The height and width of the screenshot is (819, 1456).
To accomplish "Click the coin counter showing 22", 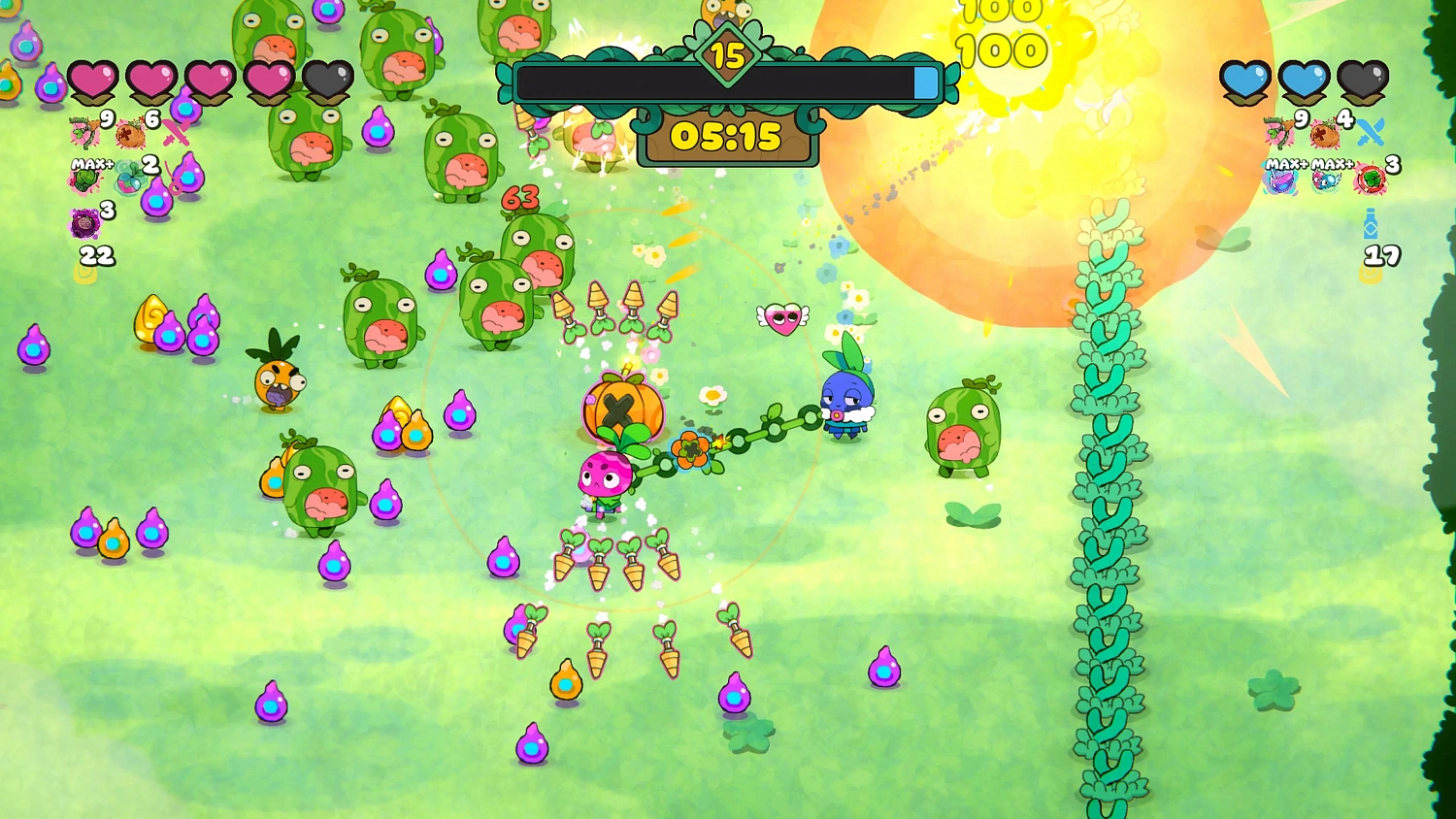I will (x=96, y=255).
